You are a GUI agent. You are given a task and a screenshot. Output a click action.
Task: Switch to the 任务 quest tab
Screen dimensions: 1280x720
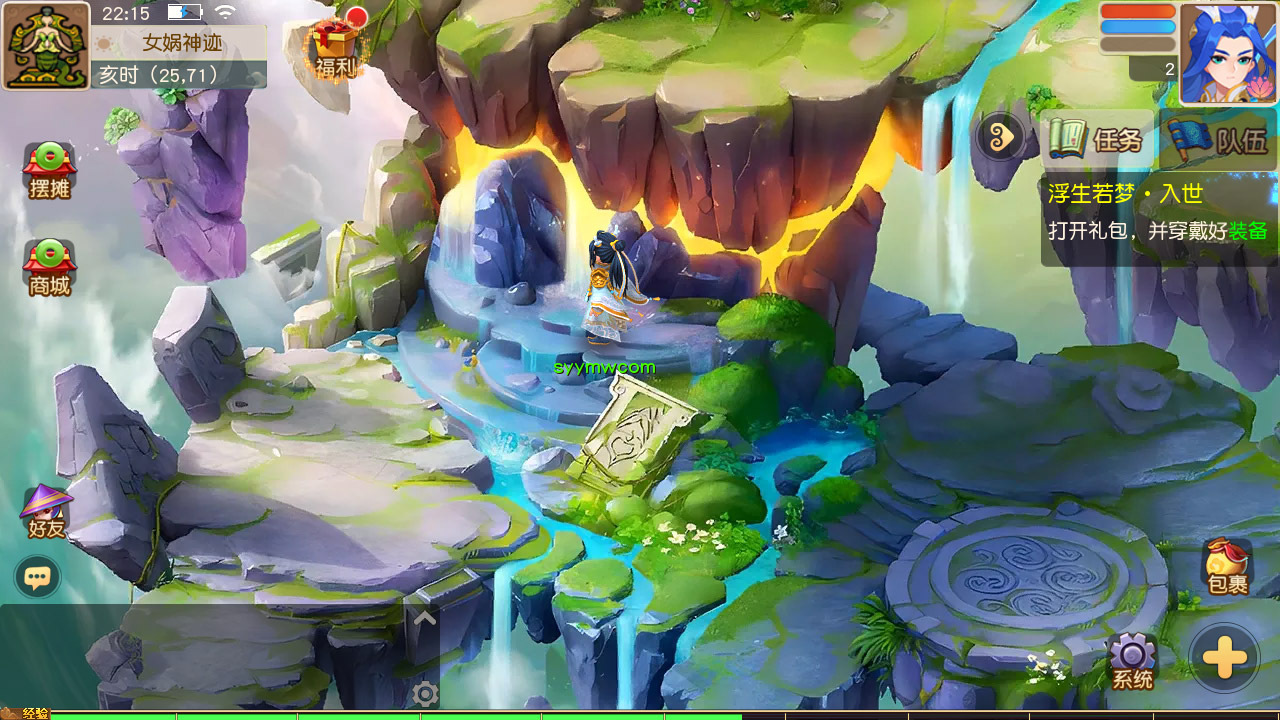tap(1098, 139)
